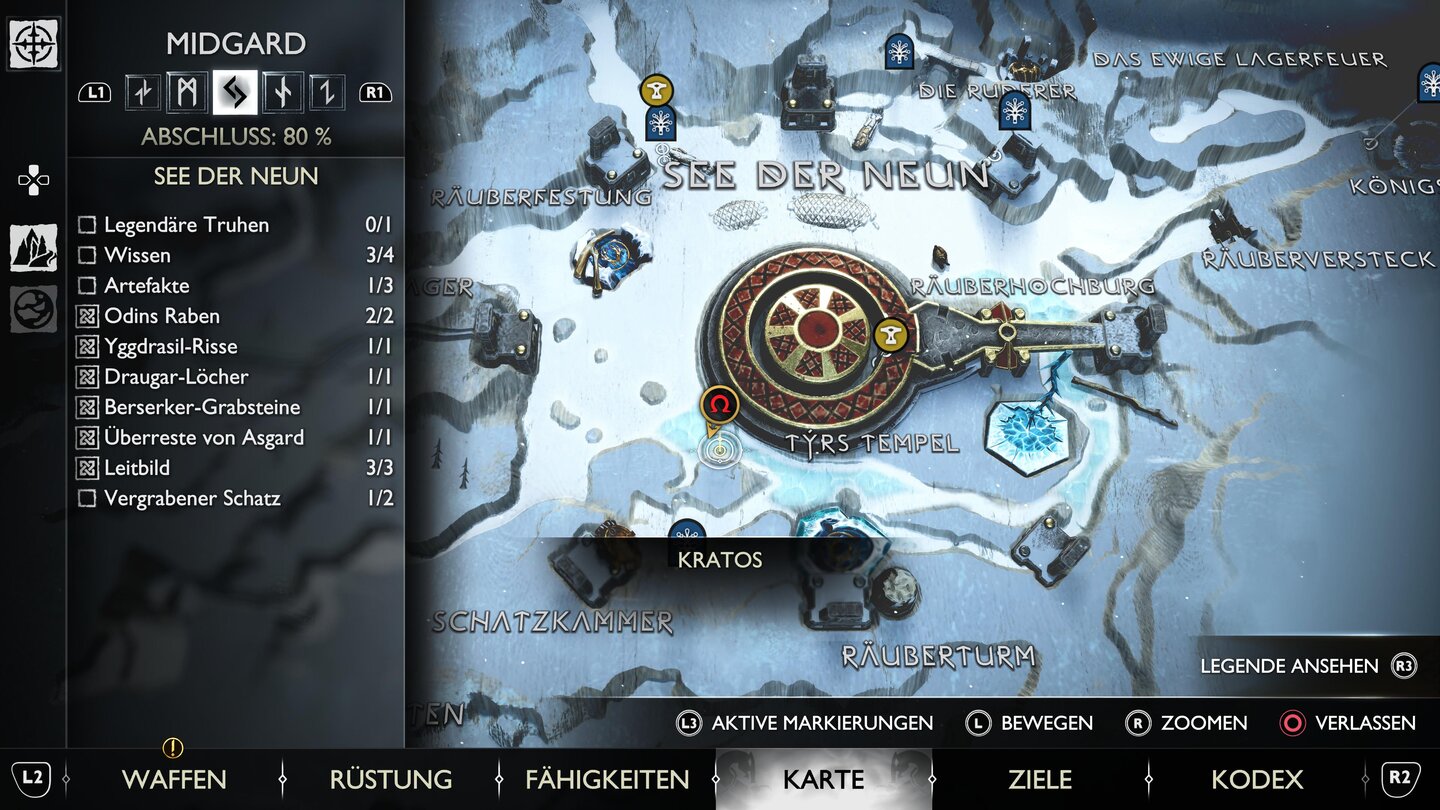Screen dimensions: 1440x810
Task: Click the Abschluss 80% completion indicator
Action: point(237,136)
